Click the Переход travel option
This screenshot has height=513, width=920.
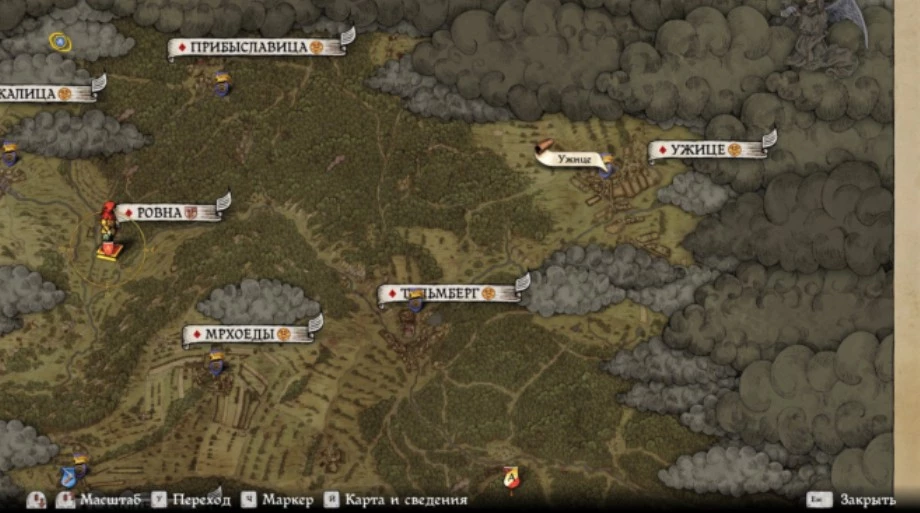coord(200,499)
